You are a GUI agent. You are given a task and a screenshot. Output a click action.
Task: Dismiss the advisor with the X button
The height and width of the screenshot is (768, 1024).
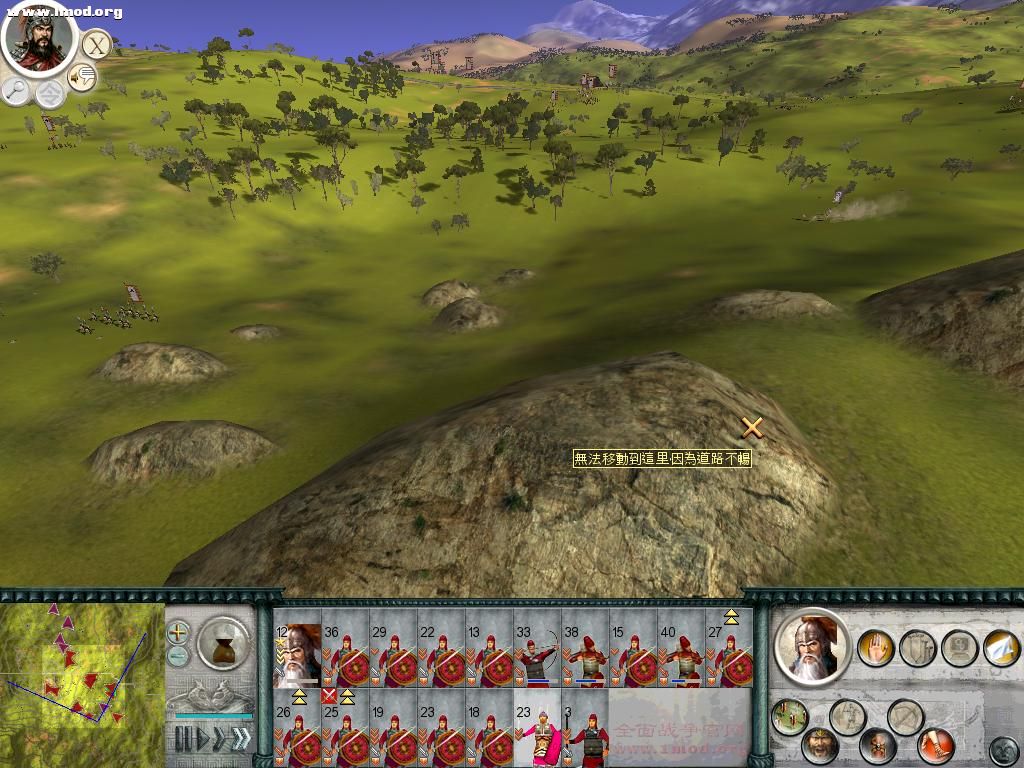(x=95, y=45)
